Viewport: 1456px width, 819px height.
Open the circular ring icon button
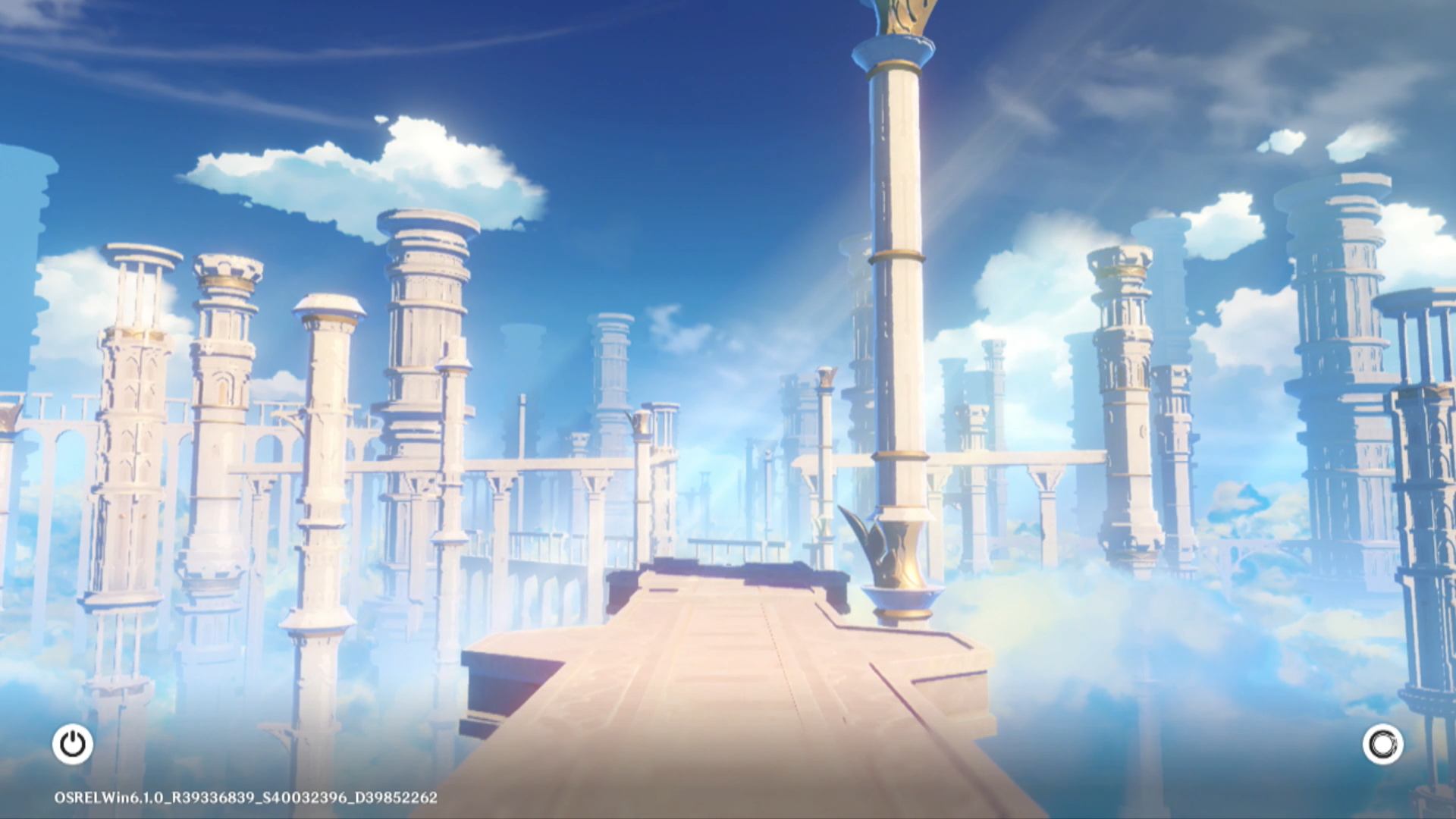(x=1382, y=744)
